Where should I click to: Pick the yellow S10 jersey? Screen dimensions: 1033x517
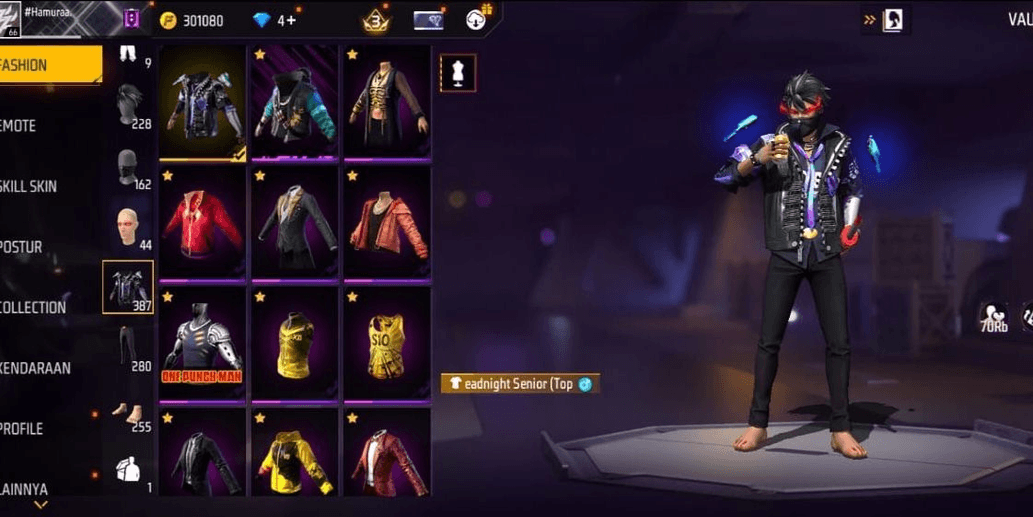point(387,344)
